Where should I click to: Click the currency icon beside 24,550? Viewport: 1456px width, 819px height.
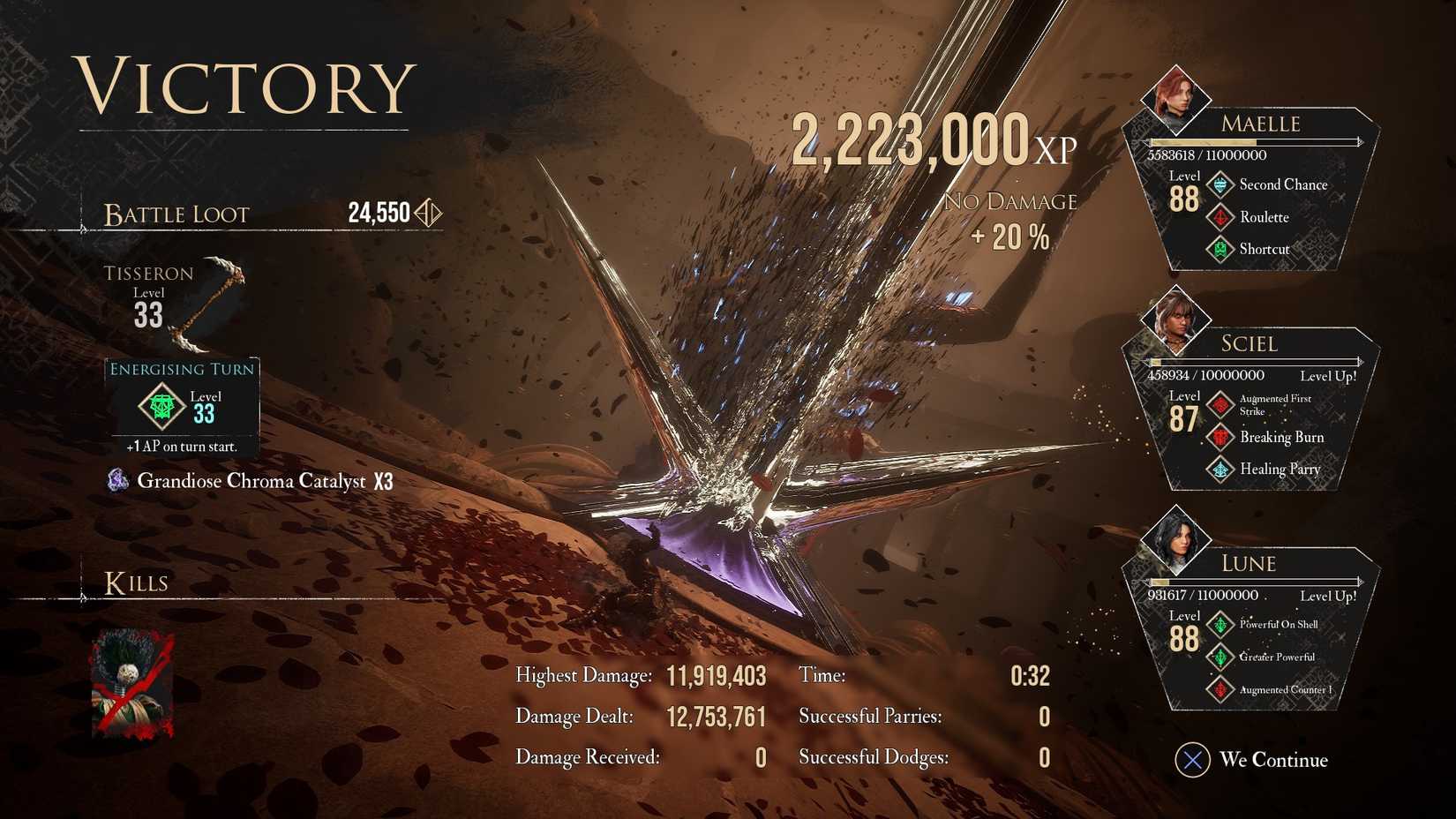426,213
